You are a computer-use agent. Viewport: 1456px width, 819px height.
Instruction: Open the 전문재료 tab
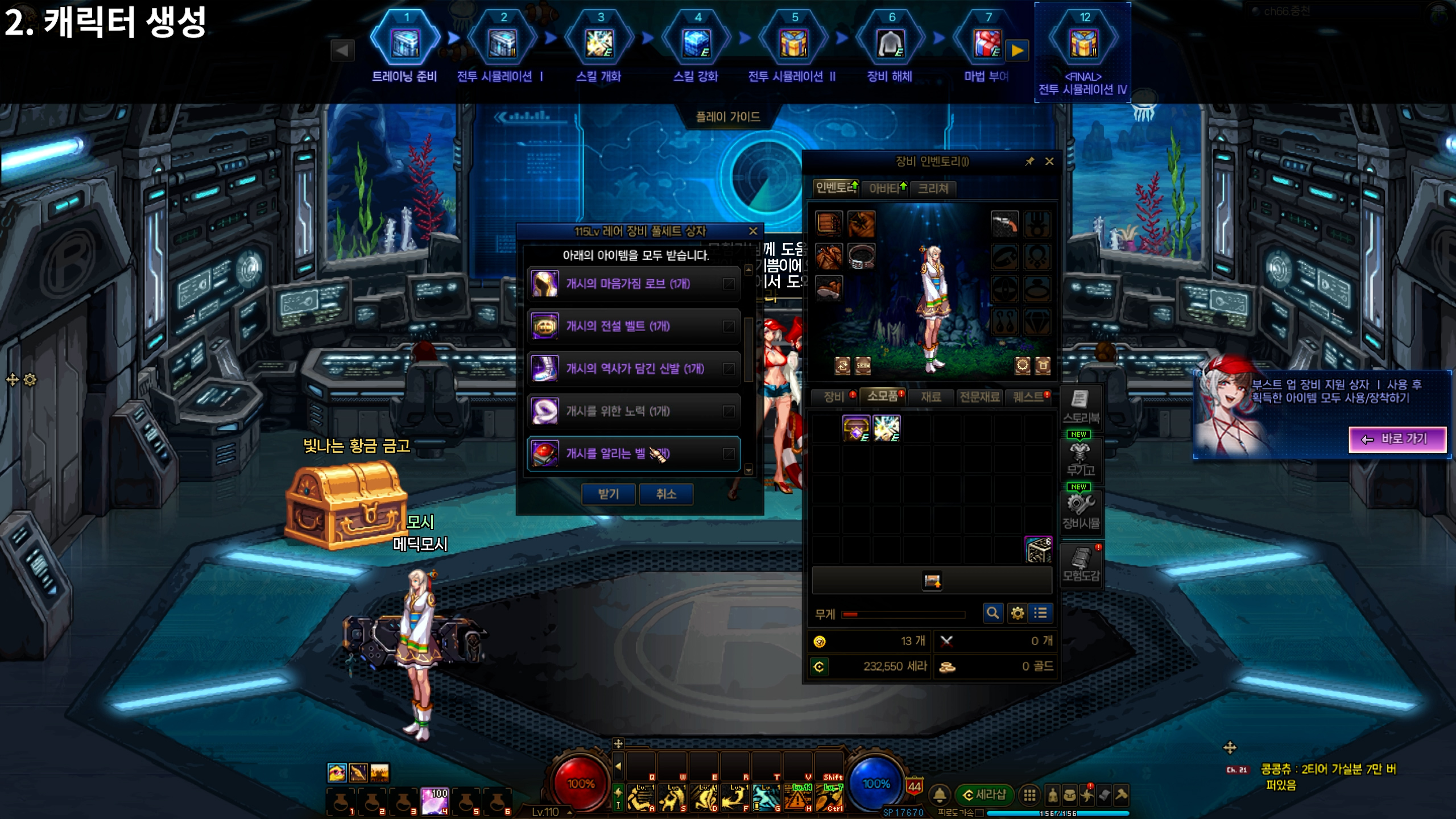click(979, 396)
